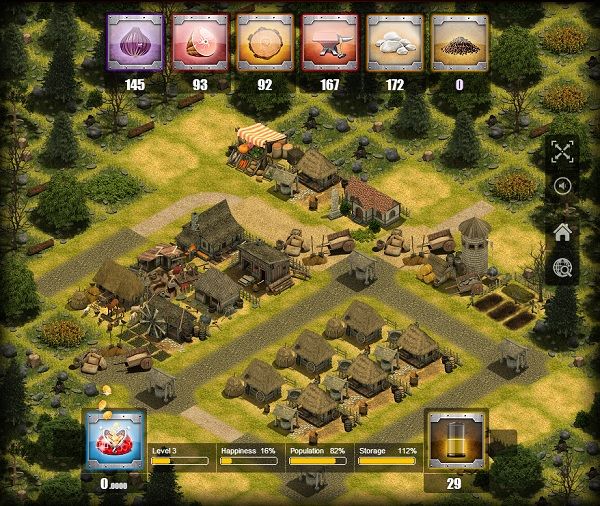Select the onion resource icon

[135, 43]
